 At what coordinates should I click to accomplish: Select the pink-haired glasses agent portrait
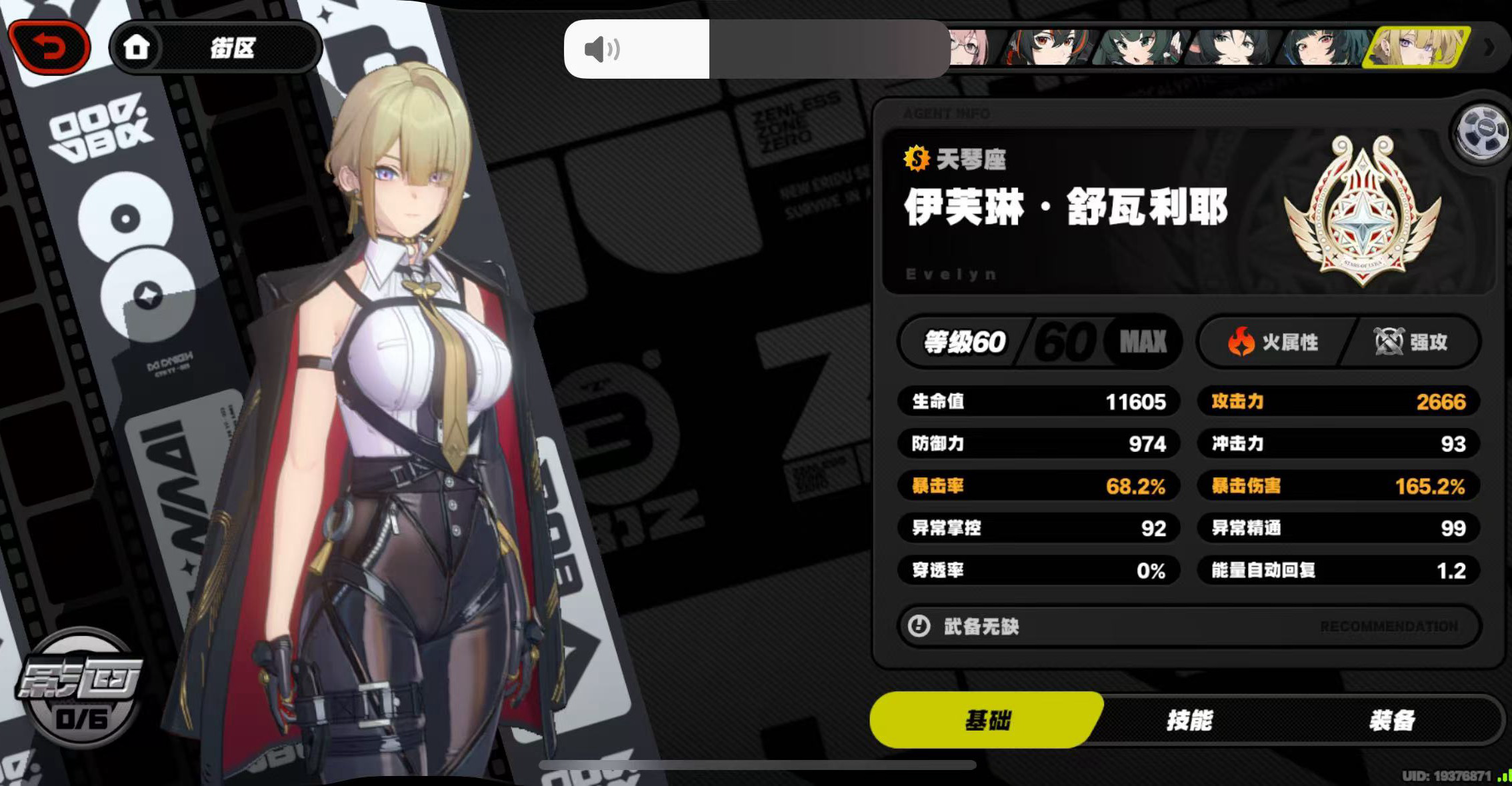coord(970,47)
